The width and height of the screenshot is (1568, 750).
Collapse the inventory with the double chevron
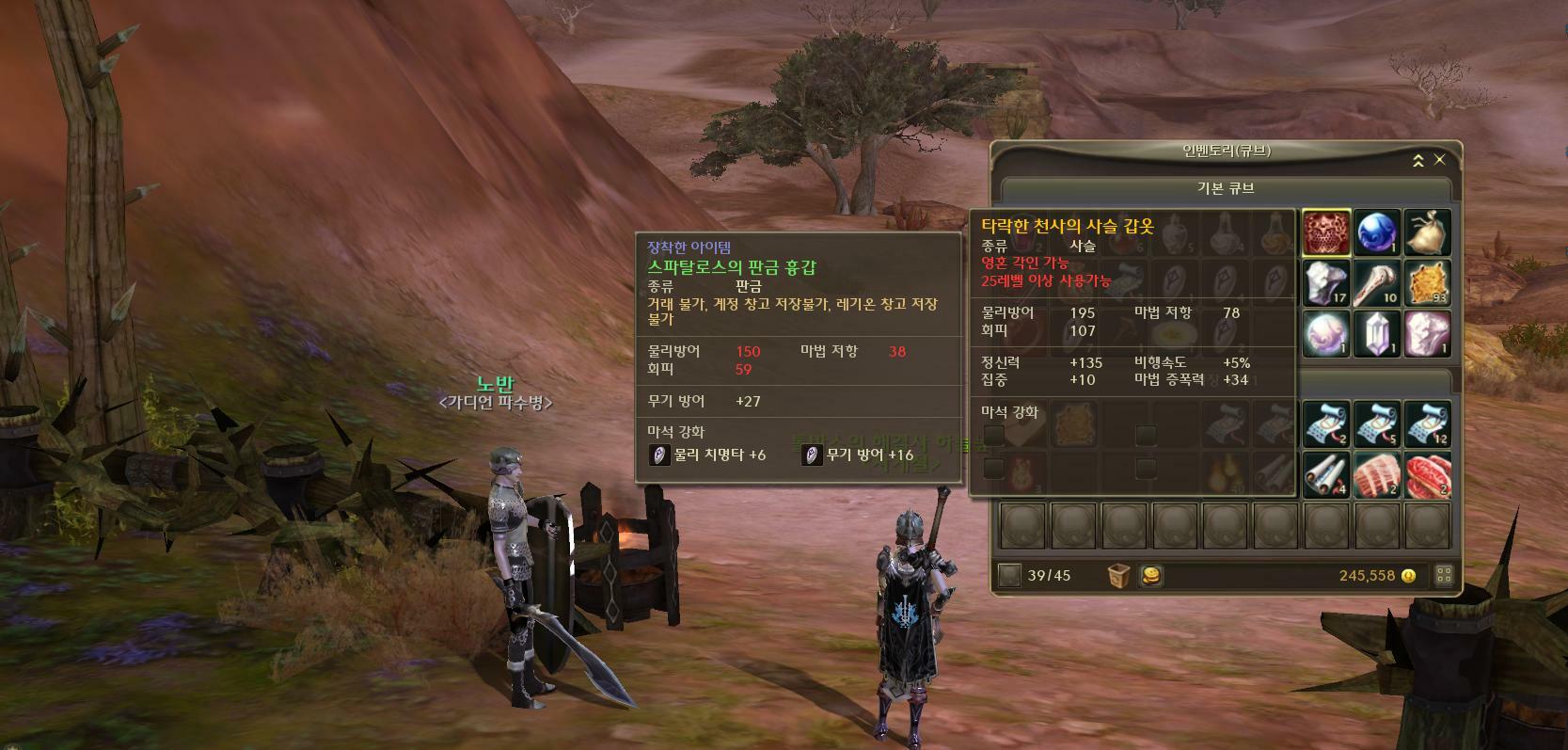[x=1420, y=159]
